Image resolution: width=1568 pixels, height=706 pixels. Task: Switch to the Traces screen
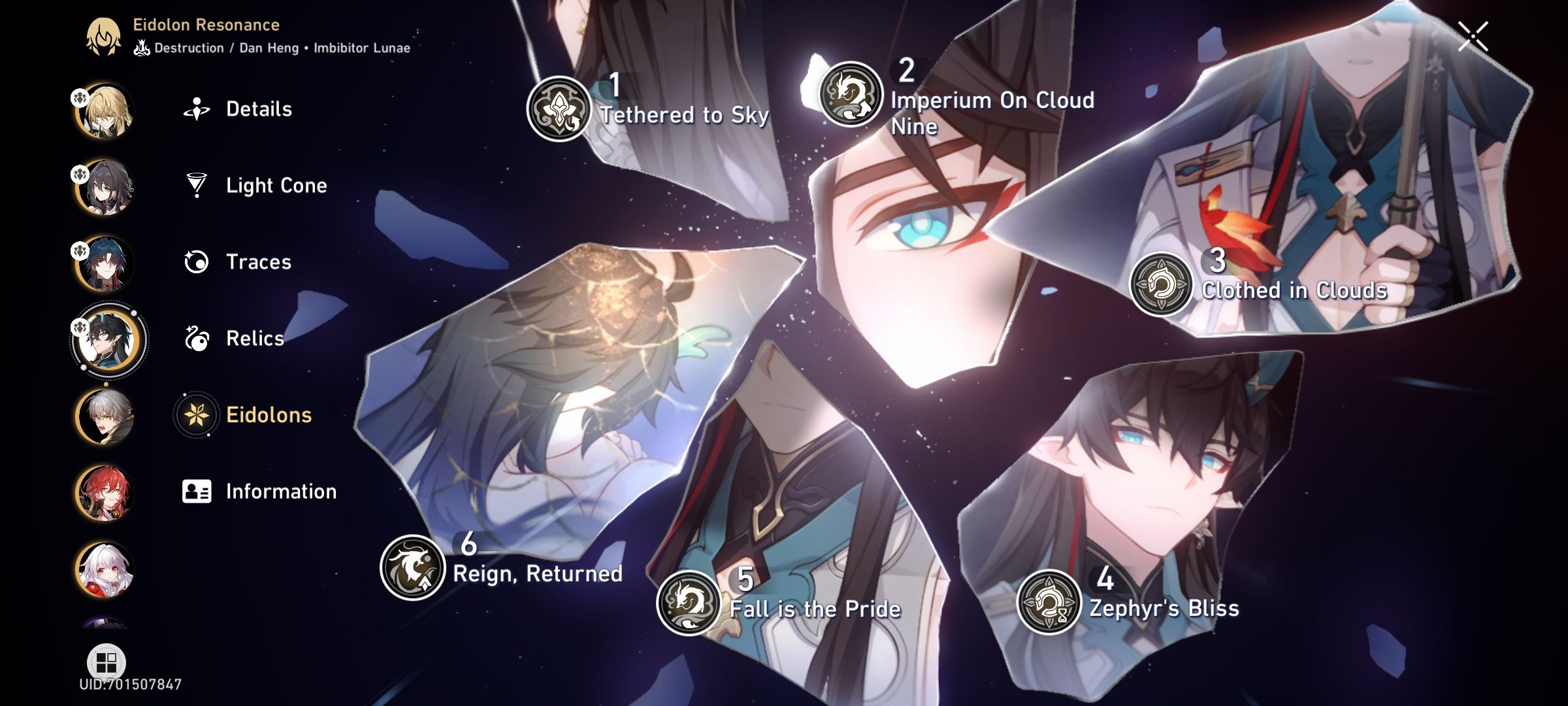[x=258, y=262]
